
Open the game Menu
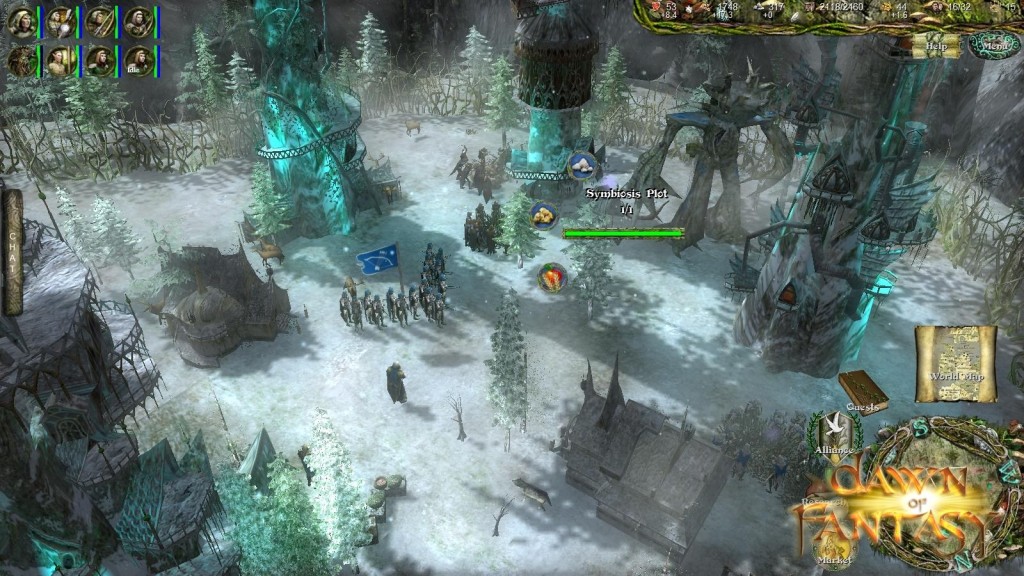[993, 45]
